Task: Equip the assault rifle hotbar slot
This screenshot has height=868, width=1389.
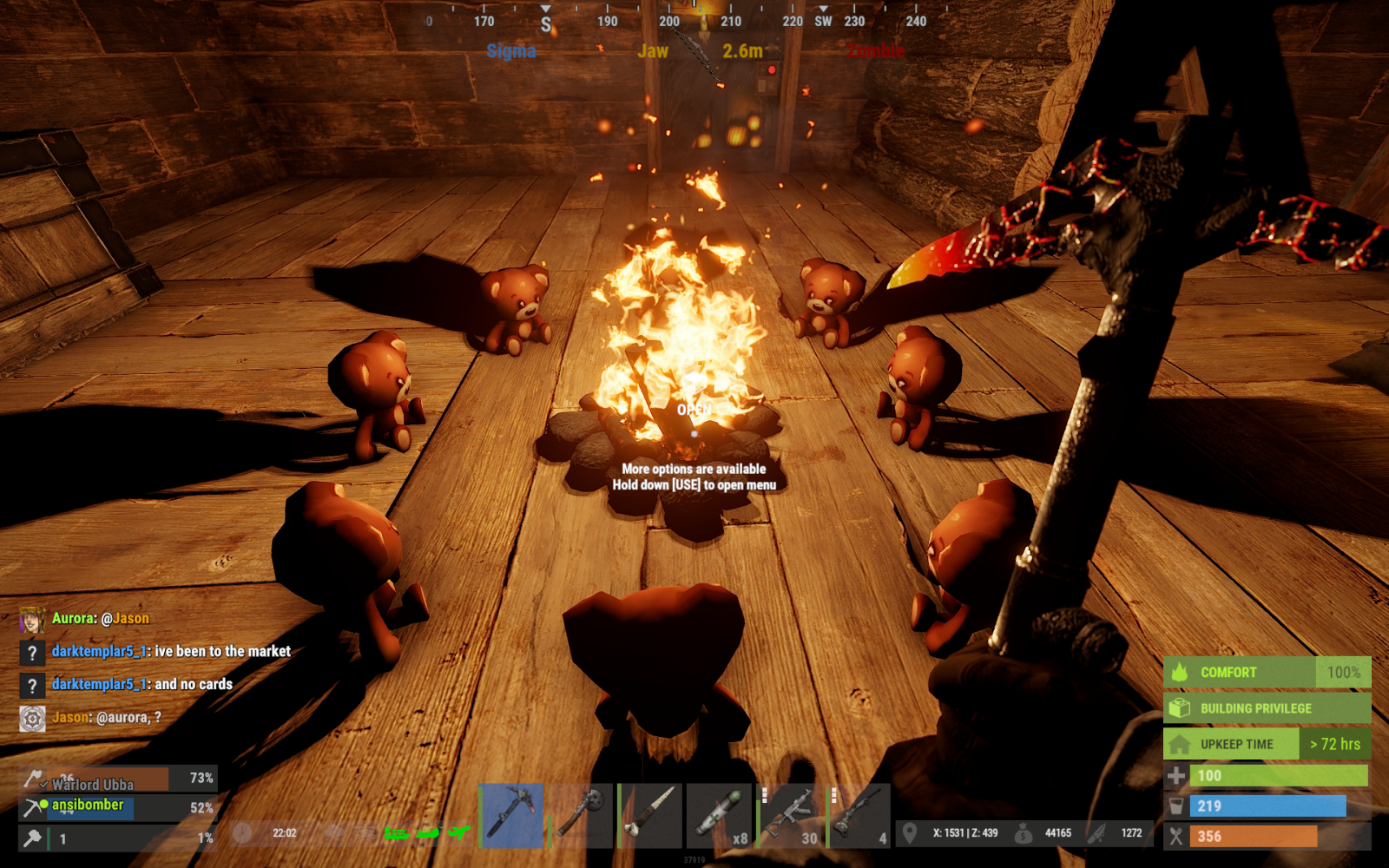Action: pyautogui.click(x=789, y=816)
